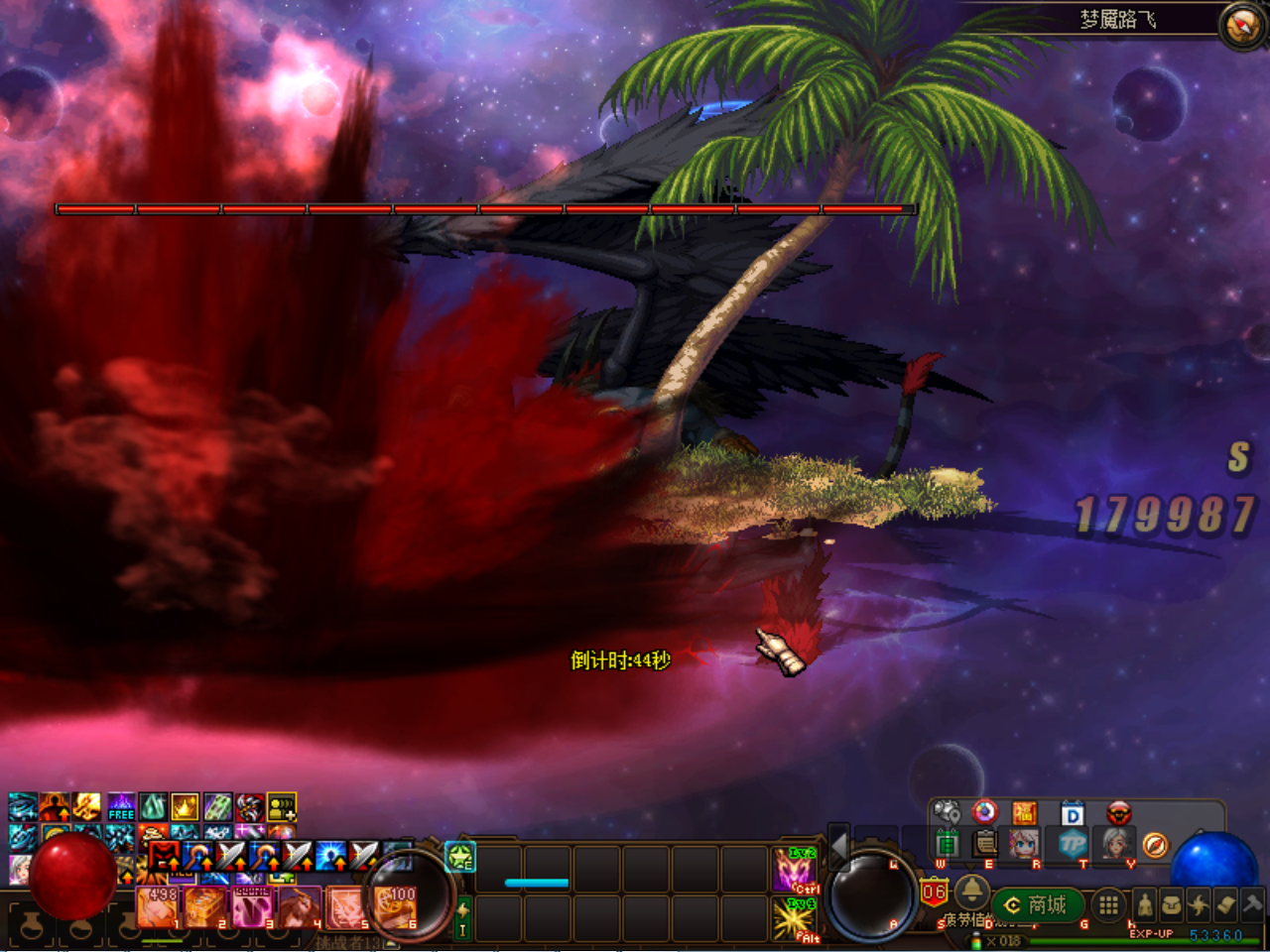Click the orange compass icon in quick menu
Viewport: 1270px width, 952px height.
click(x=1155, y=845)
